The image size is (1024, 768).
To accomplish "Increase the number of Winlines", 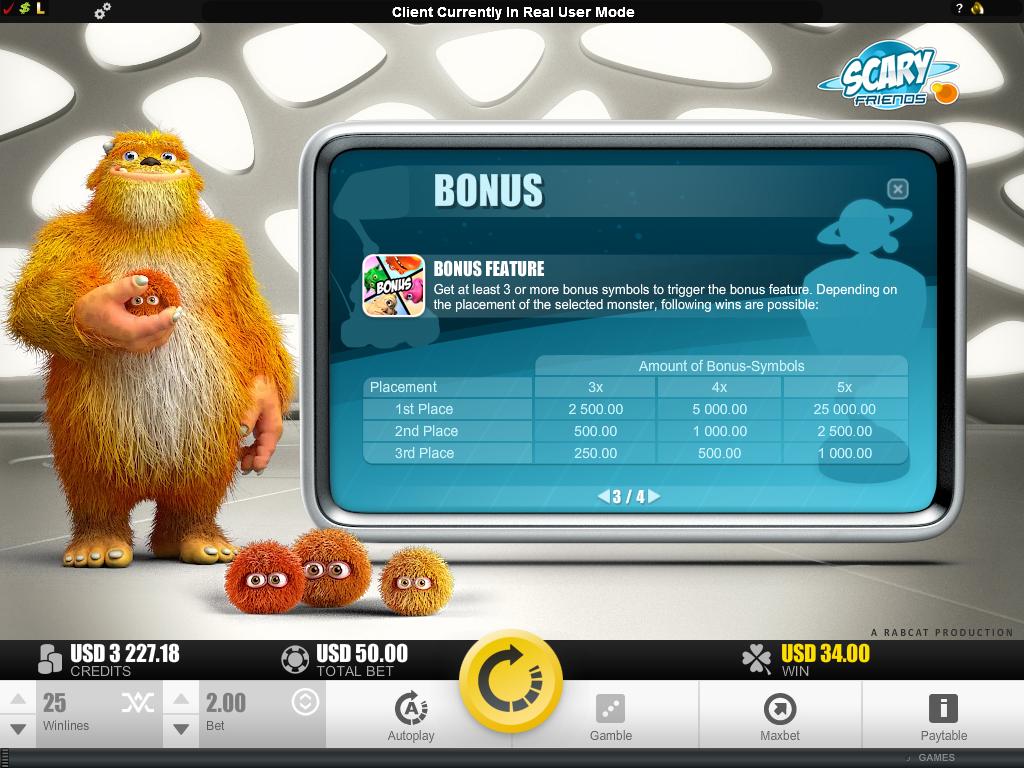I will pyautogui.click(x=17, y=699).
